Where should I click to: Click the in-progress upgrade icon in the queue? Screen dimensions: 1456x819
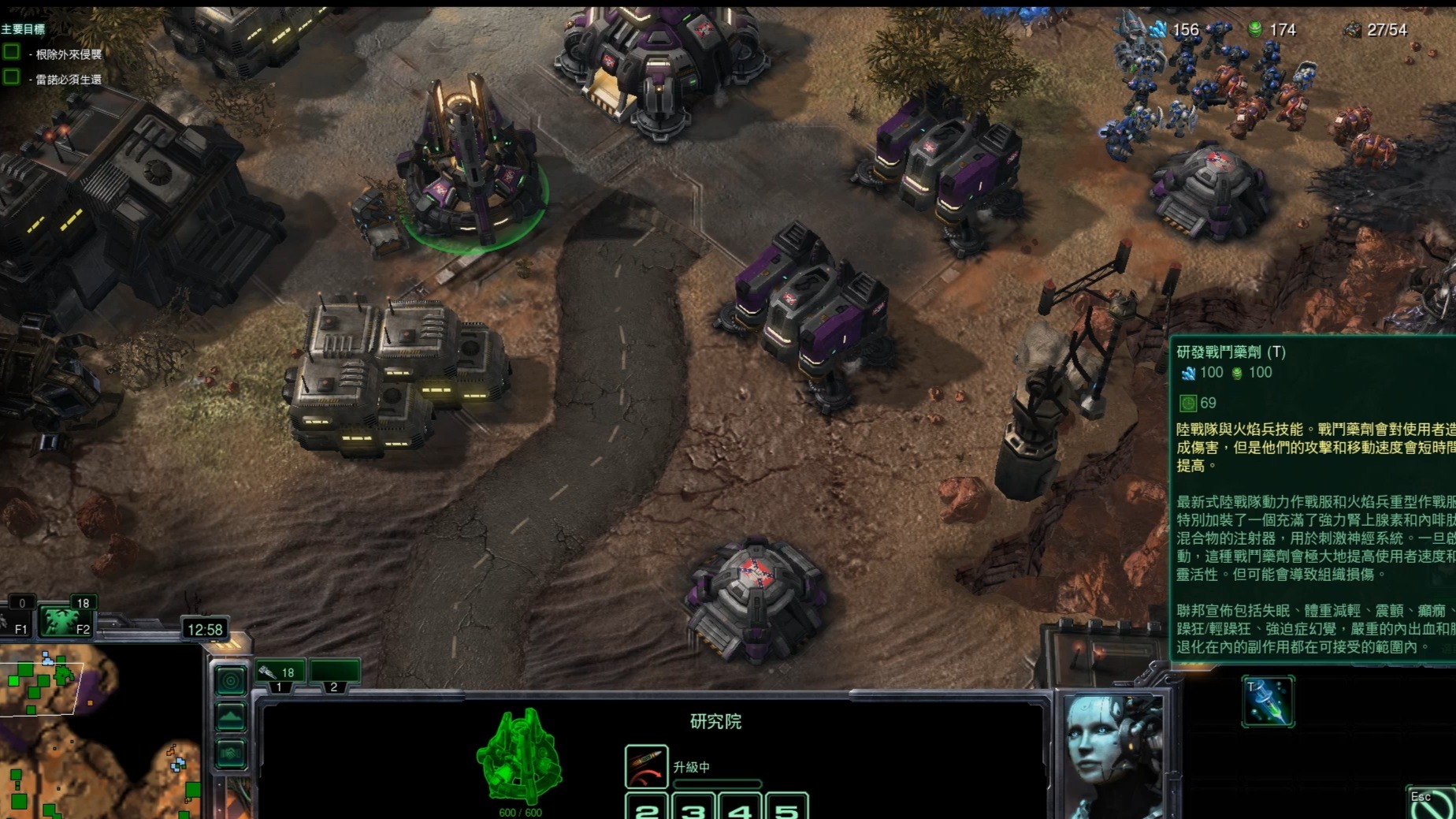click(646, 767)
